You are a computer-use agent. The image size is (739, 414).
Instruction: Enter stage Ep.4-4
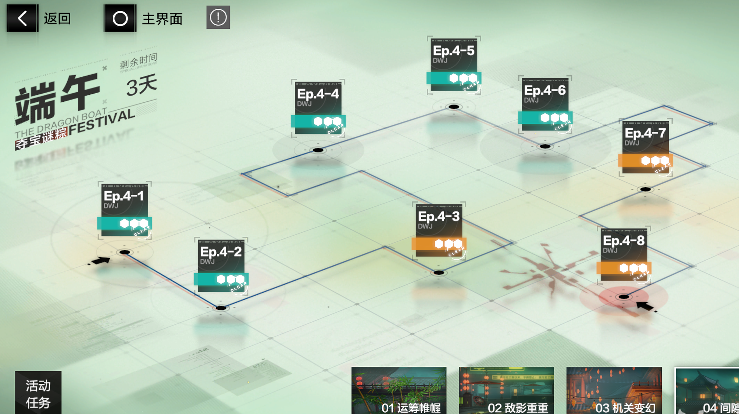coord(318,107)
